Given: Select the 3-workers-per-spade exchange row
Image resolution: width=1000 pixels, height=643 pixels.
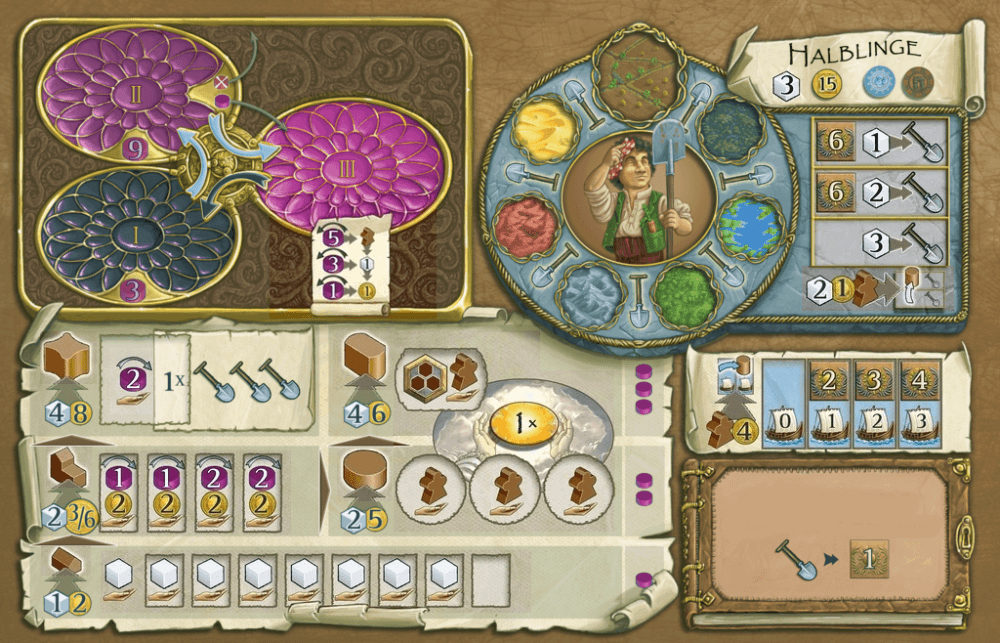Looking at the screenshot, I should [x=875, y=245].
